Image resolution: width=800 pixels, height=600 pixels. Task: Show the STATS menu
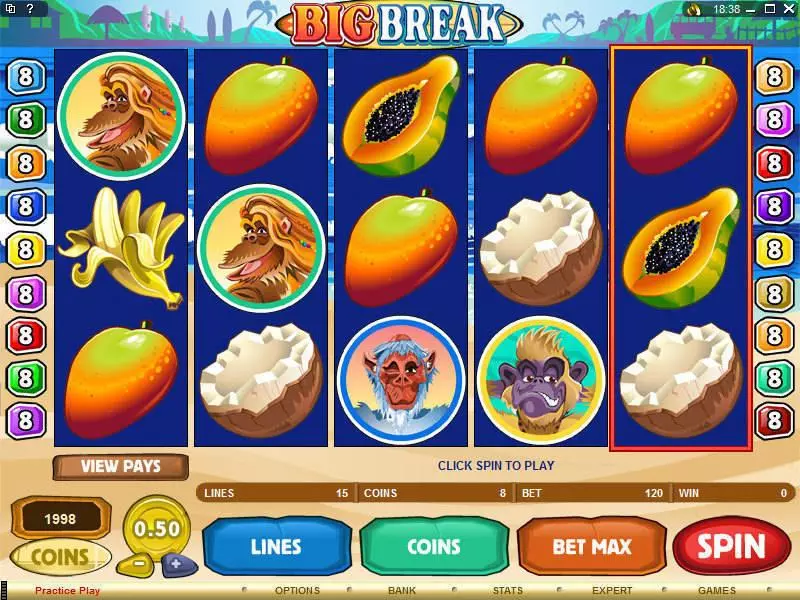[x=508, y=591]
